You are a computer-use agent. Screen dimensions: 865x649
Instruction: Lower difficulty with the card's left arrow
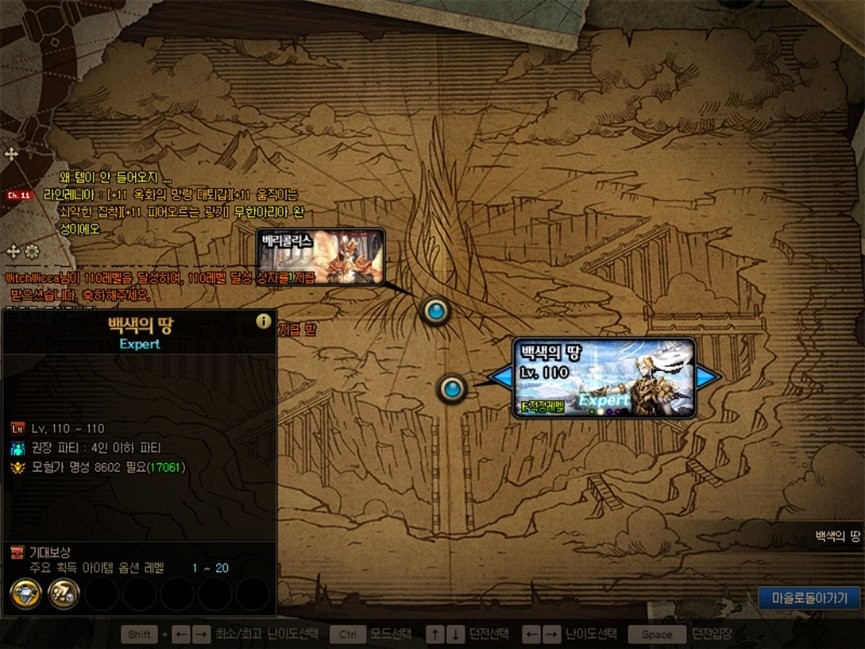500,377
